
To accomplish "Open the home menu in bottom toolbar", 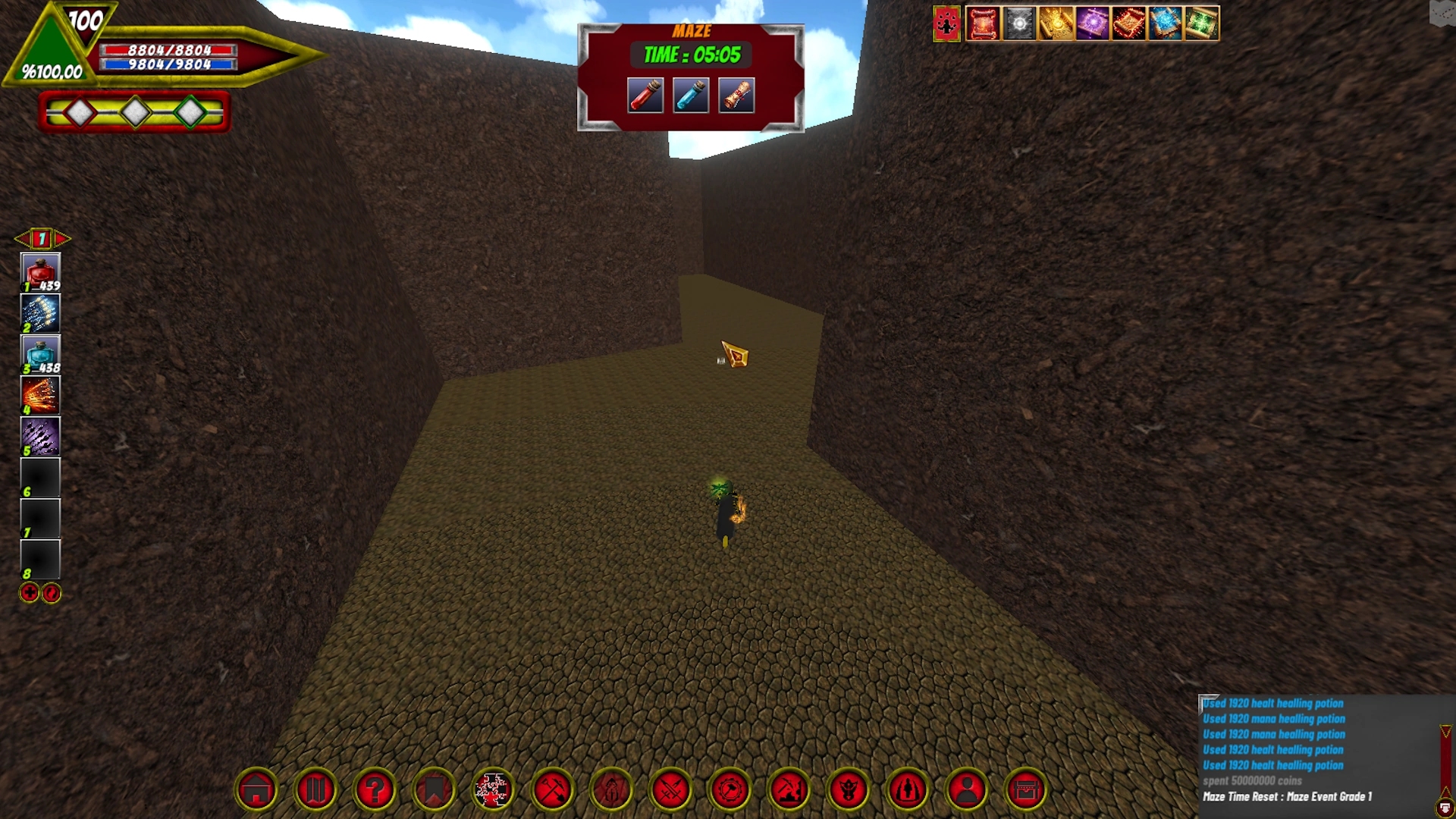I will [x=257, y=789].
